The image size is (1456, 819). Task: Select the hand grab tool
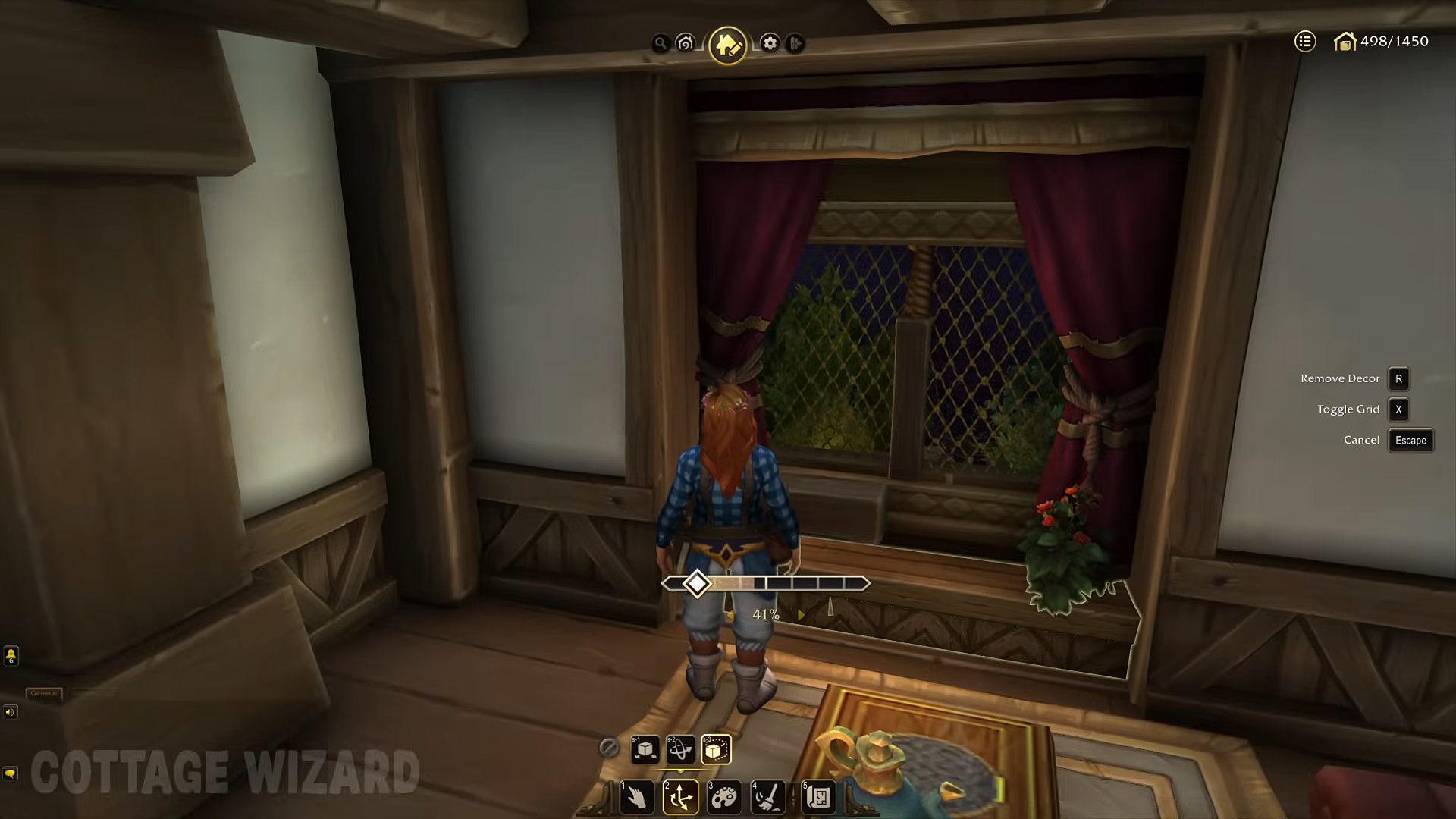pyautogui.click(x=637, y=798)
